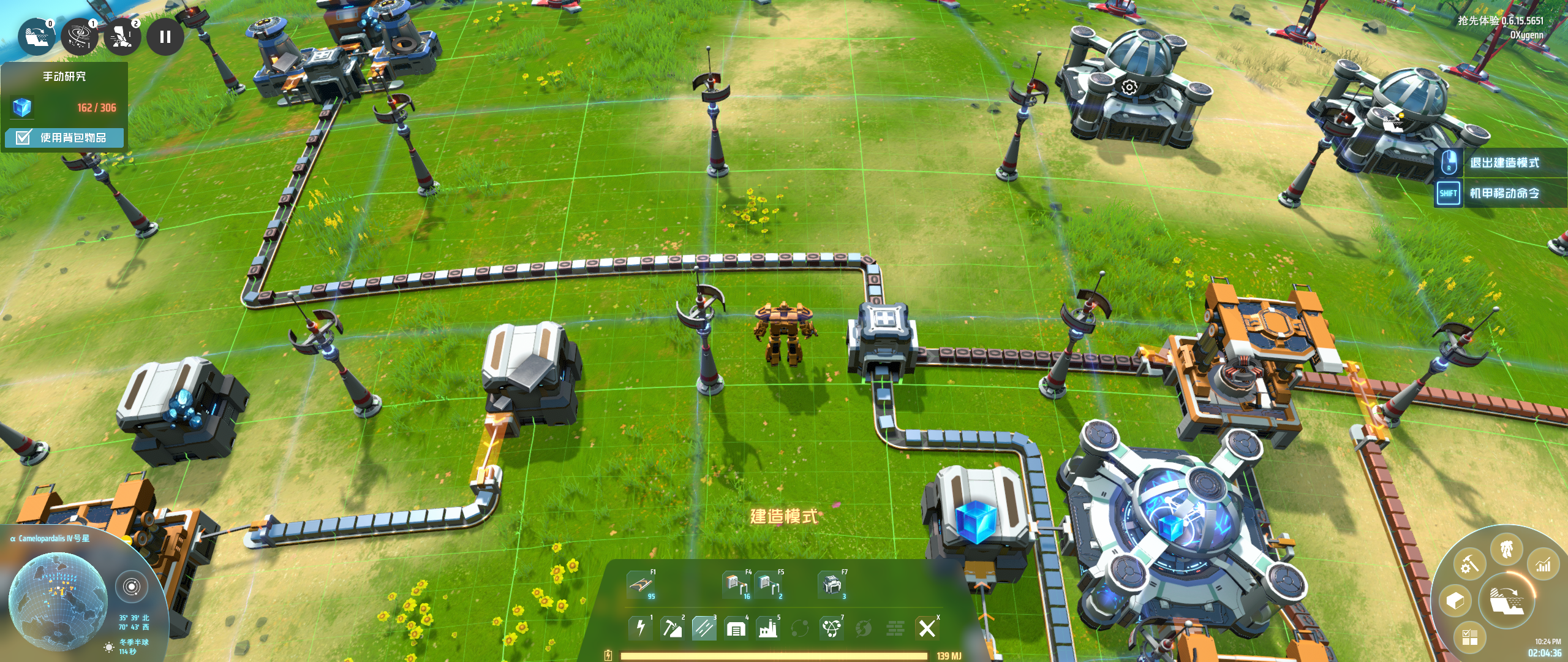Pause the current mecha task queue

click(x=165, y=37)
